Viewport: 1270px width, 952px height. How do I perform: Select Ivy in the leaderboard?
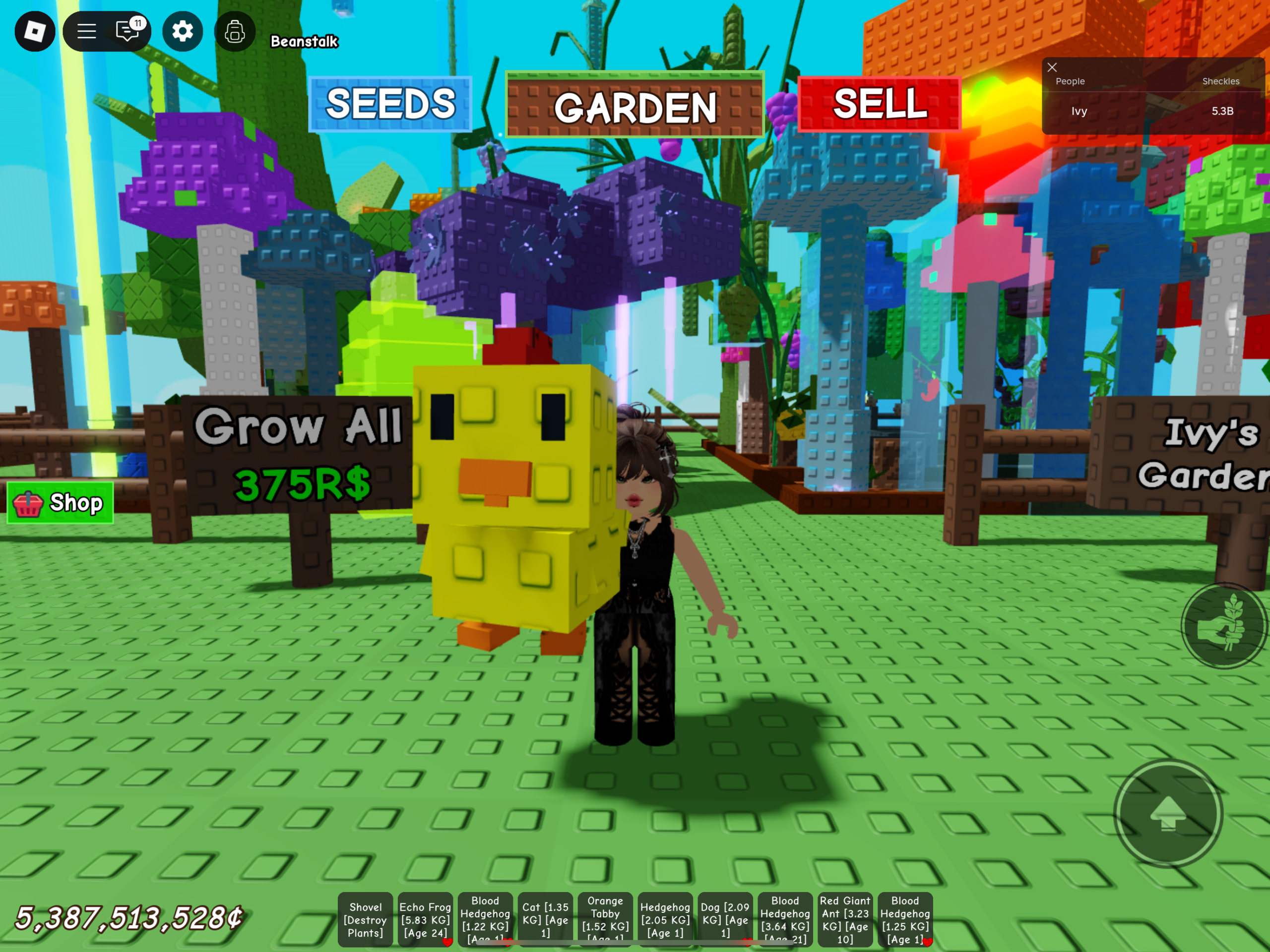1079,111
